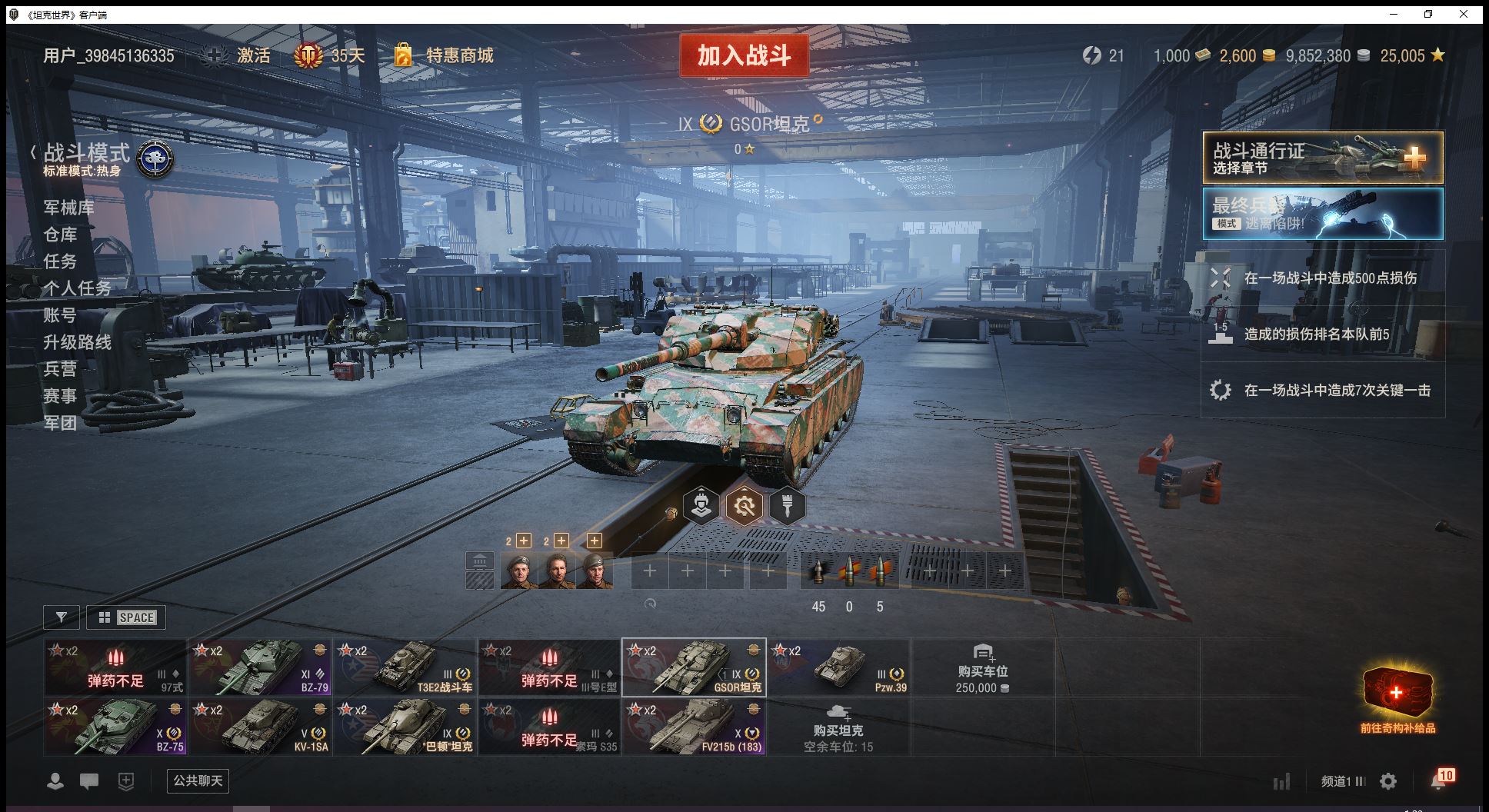The width and height of the screenshot is (1489, 812).
Task: Open the tank carousel filter funnel
Action: [62, 617]
